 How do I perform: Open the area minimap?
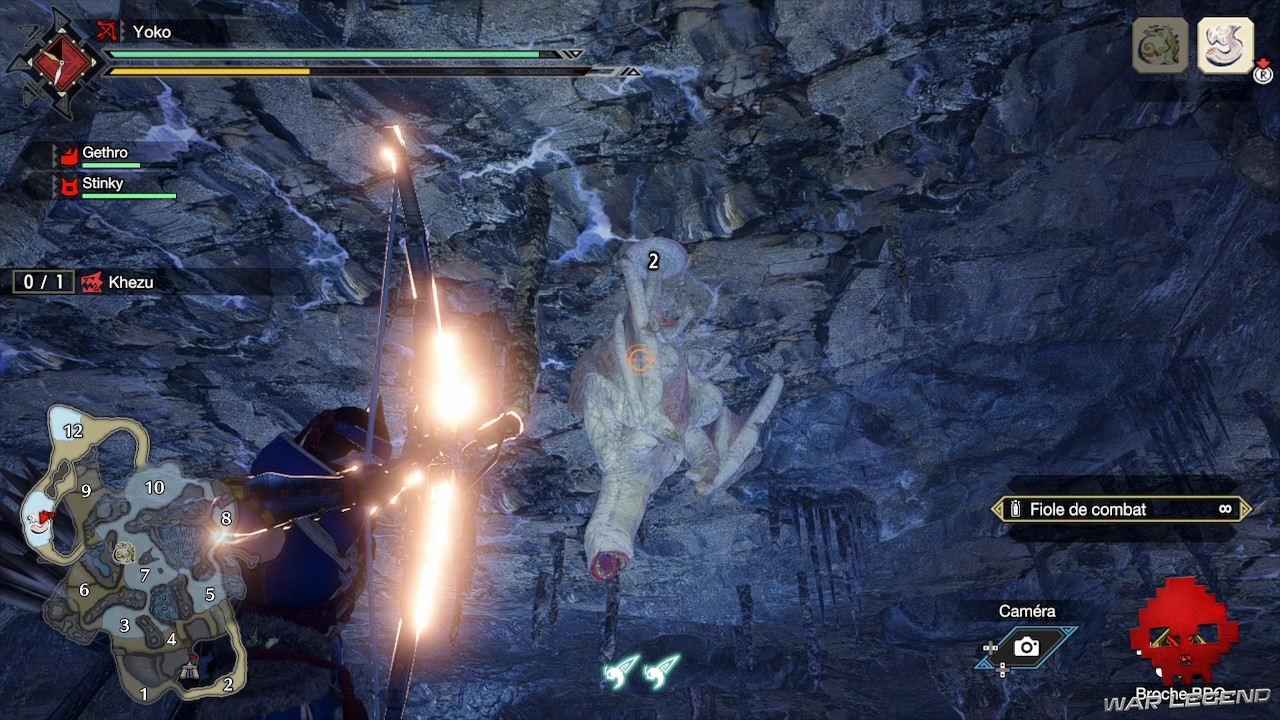click(x=135, y=555)
